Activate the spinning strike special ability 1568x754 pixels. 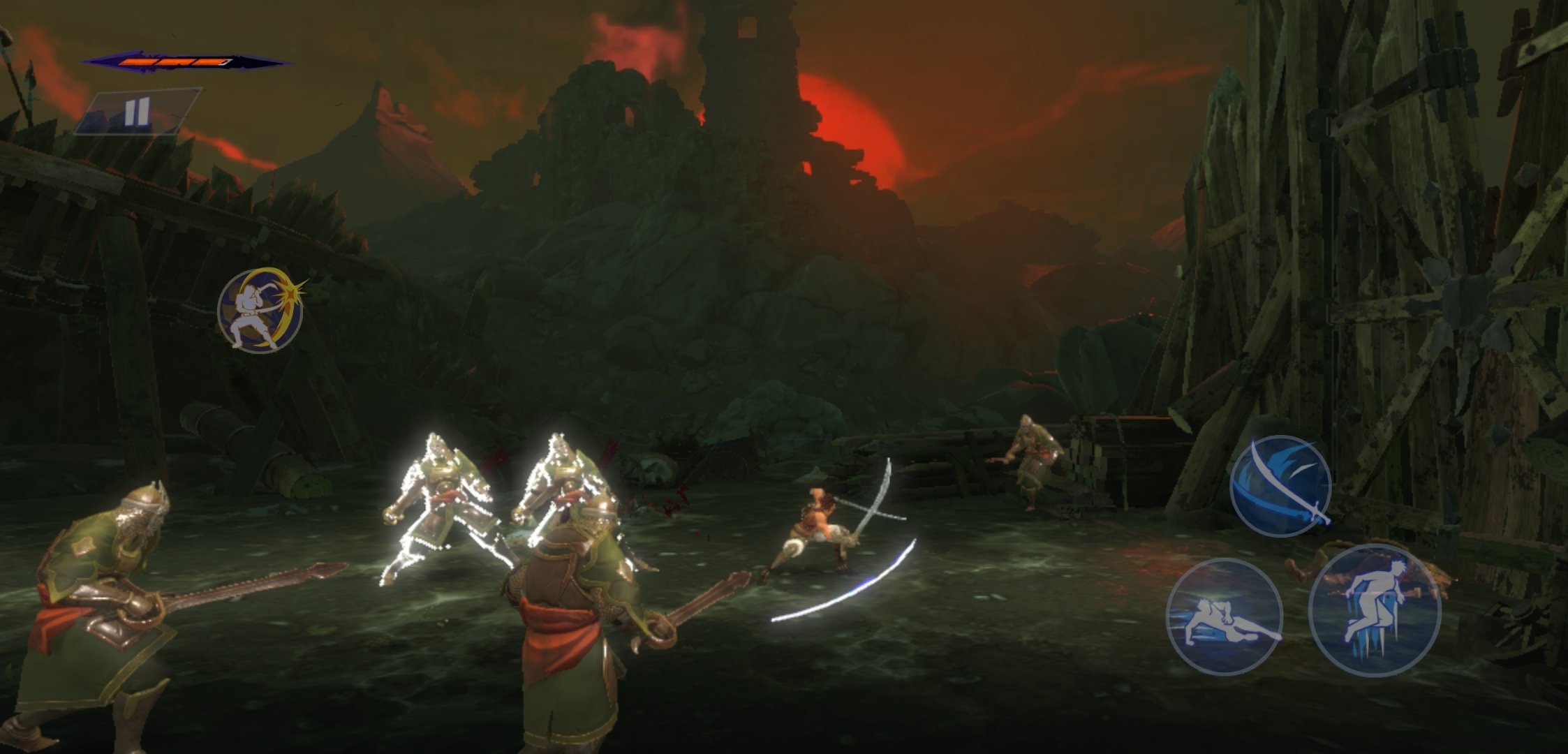click(x=260, y=309)
